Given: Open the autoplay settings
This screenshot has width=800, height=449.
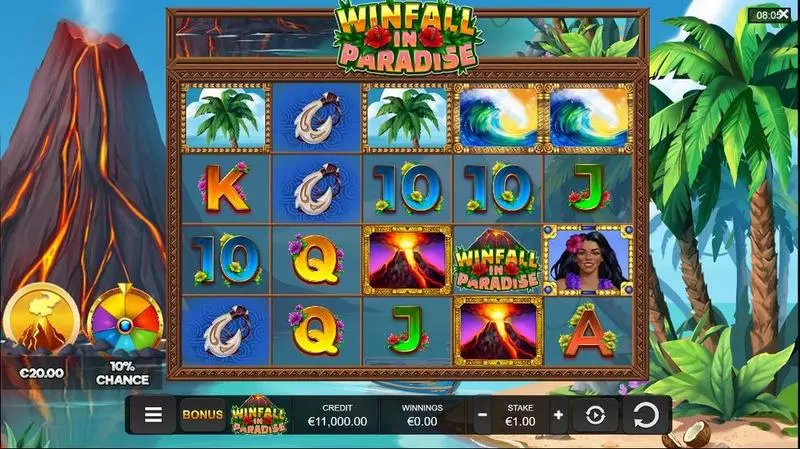Looking at the screenshot, I should 596,414.
